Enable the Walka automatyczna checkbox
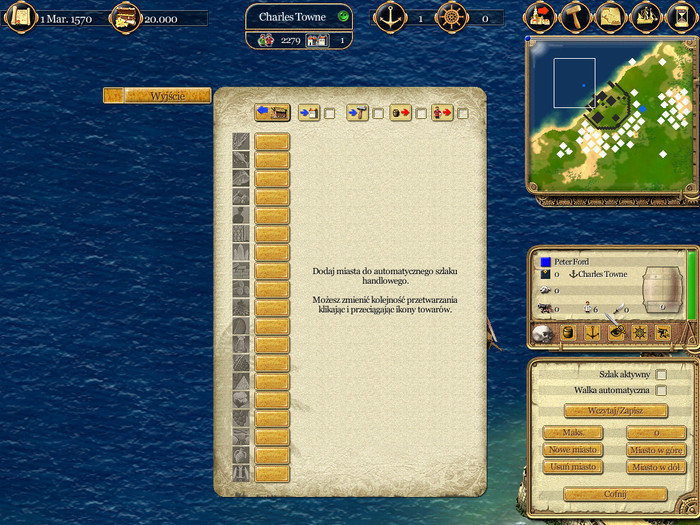 click(661, 390)
